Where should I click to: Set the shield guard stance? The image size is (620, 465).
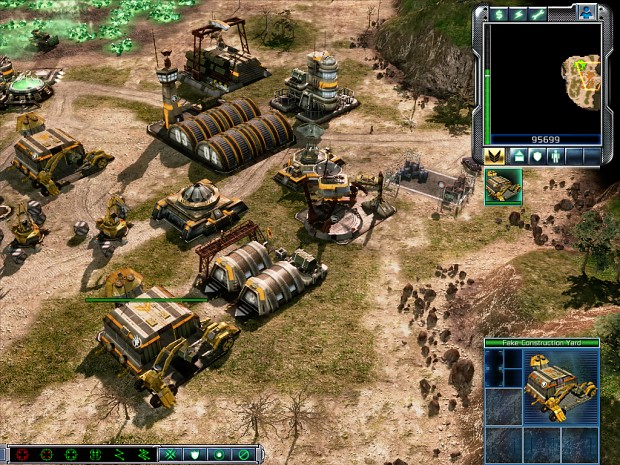click(x=195, y=455)
